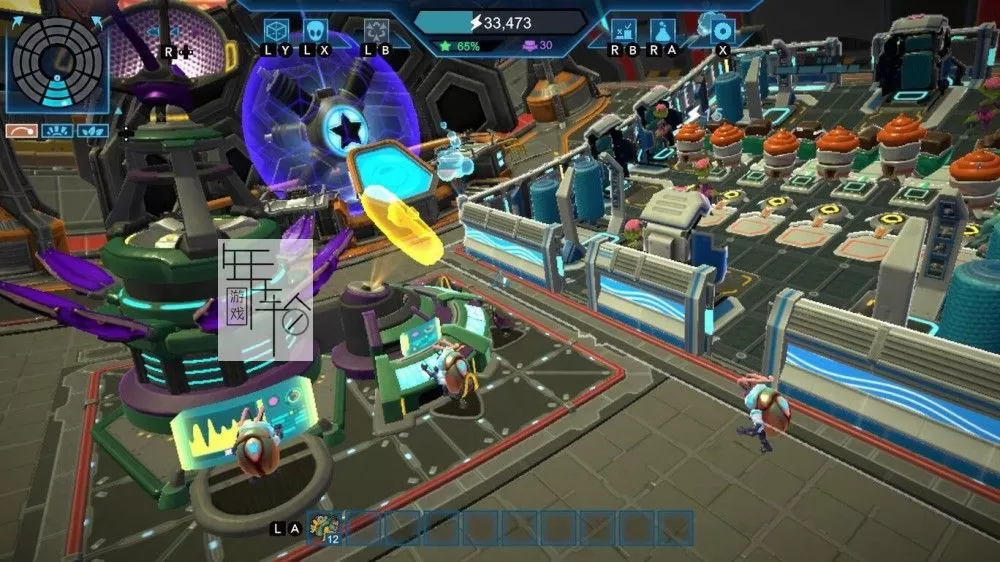Switch to the leaf mode button
1000x562 pixels.
pos(92,130)
